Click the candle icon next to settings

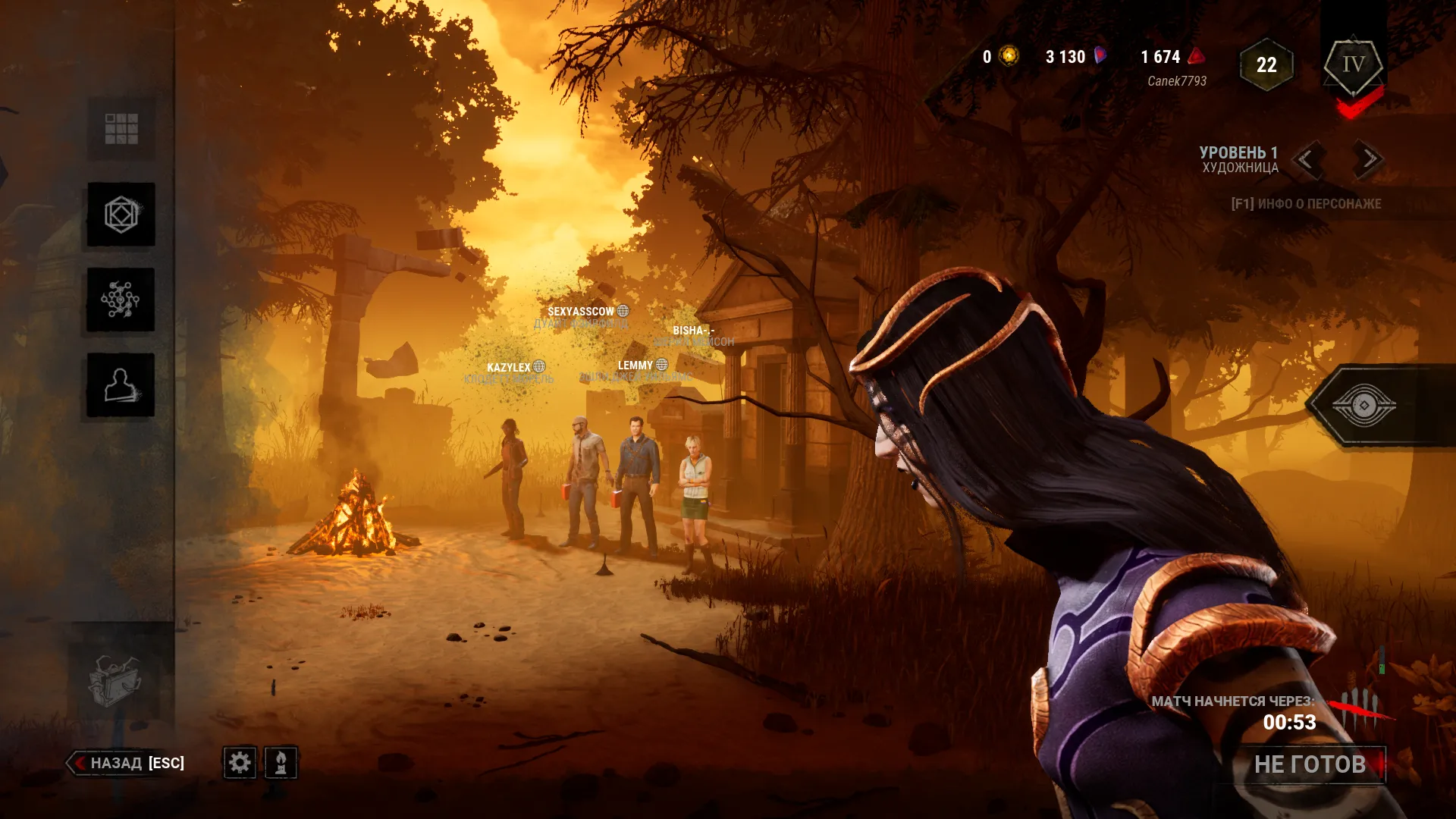click(x=281, y=762)
